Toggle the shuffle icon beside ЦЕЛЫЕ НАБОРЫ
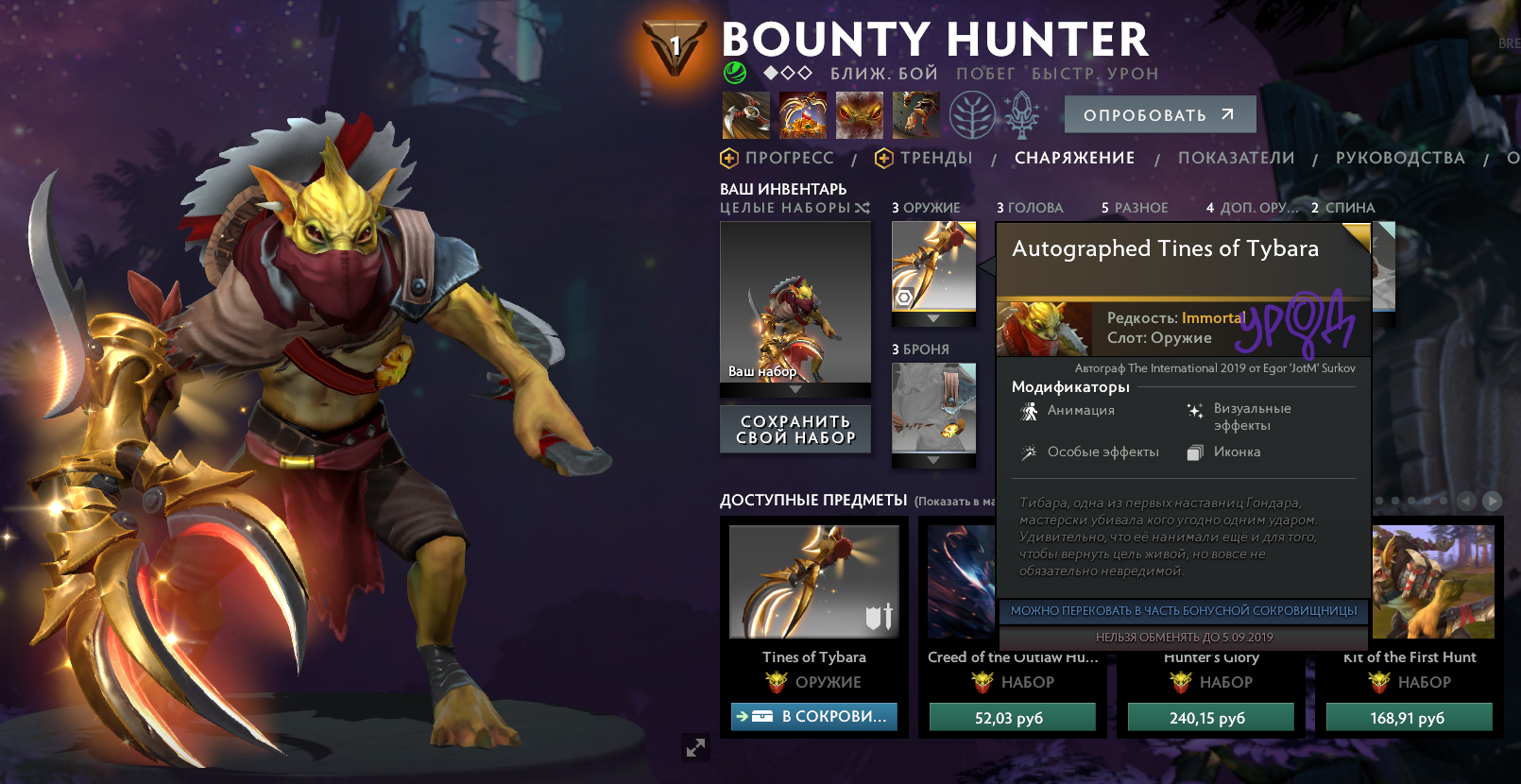This screenshot has height=784, width=1521. (x=862, y=208)
